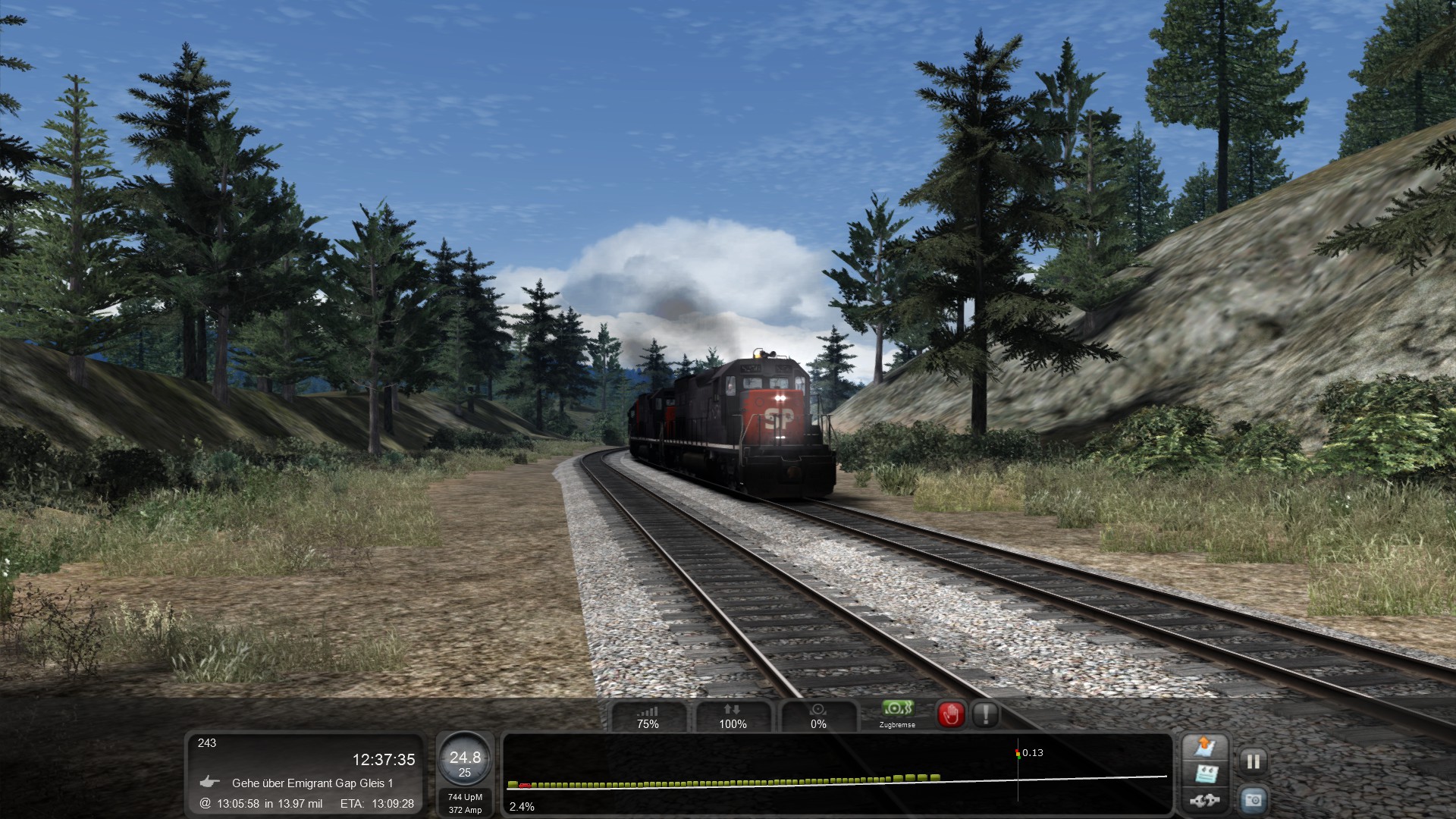Click the reverser control showing 100%

pyautogui.click(x=733, y=717)
